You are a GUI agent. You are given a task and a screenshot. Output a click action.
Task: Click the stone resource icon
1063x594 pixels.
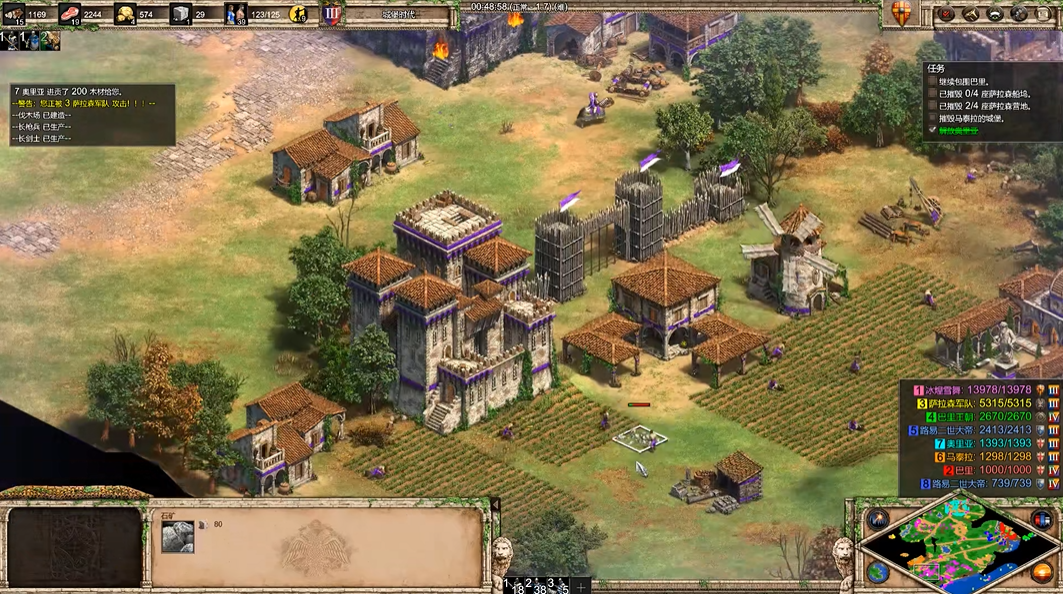tap(181, 14)
